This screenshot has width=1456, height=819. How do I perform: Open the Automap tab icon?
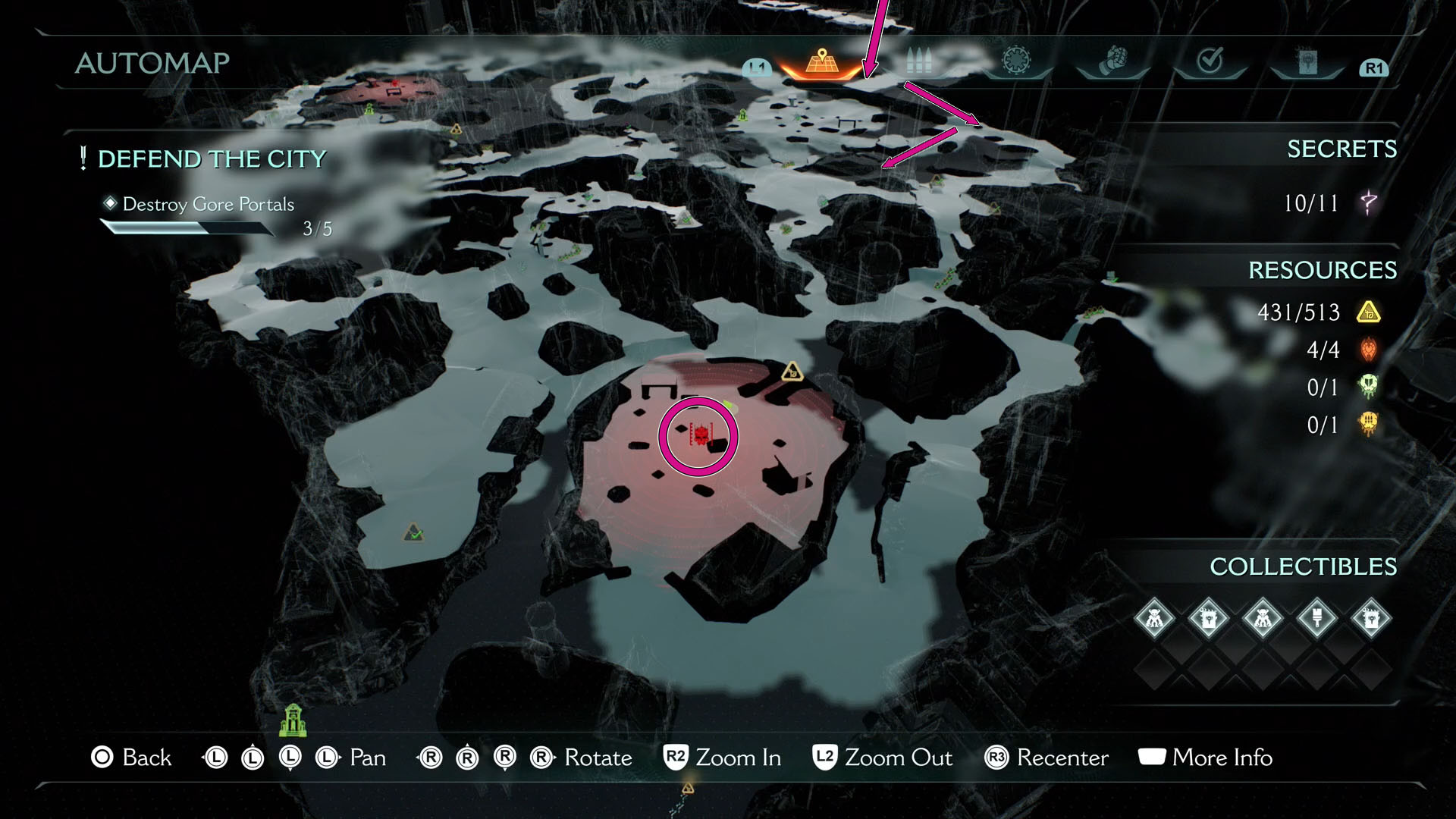pyautogui.click(x=821, y=64)
